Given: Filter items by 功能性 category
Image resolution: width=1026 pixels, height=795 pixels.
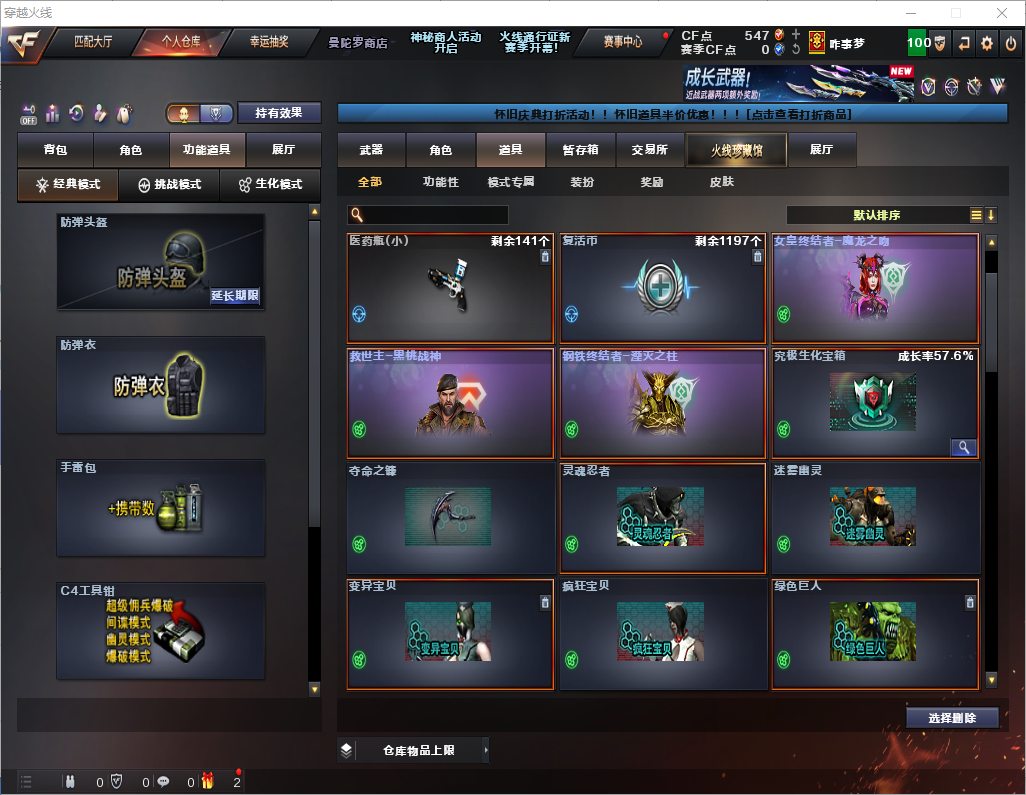Looking at the screenshot, I should [x=440, y=182].
